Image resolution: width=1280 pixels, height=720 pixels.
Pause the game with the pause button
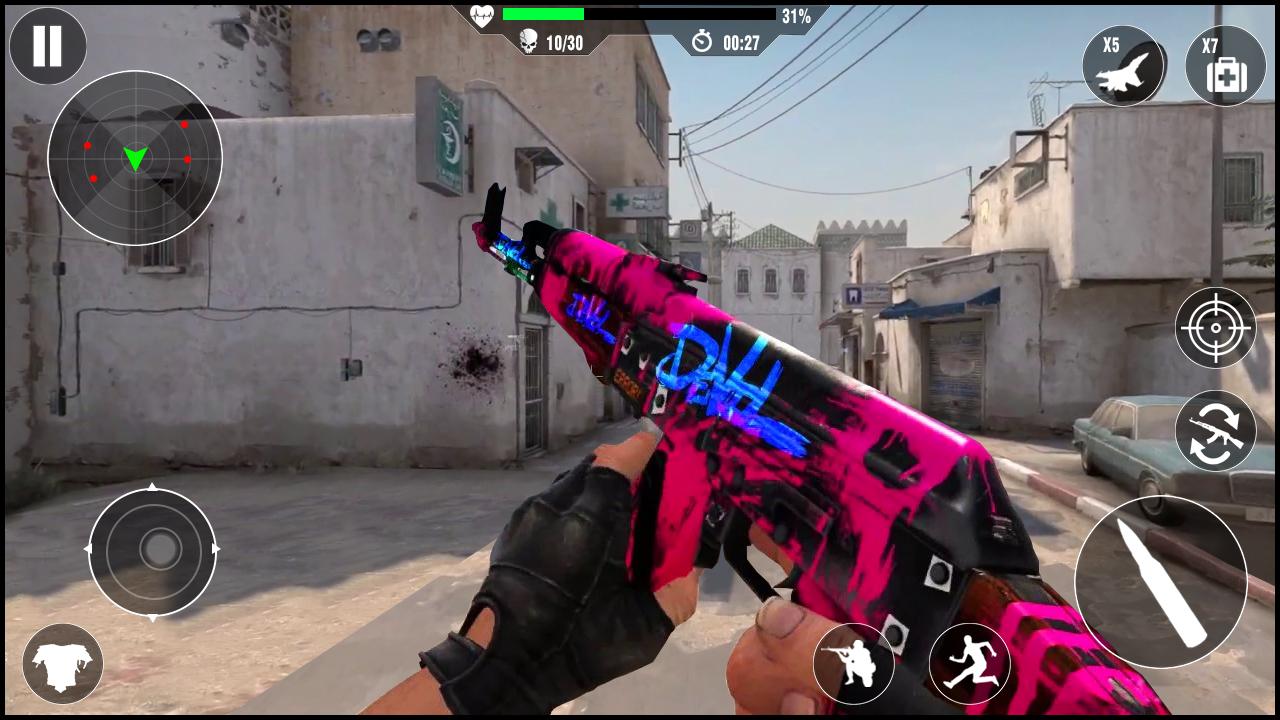pyautogui.click(x=47, y=46)
